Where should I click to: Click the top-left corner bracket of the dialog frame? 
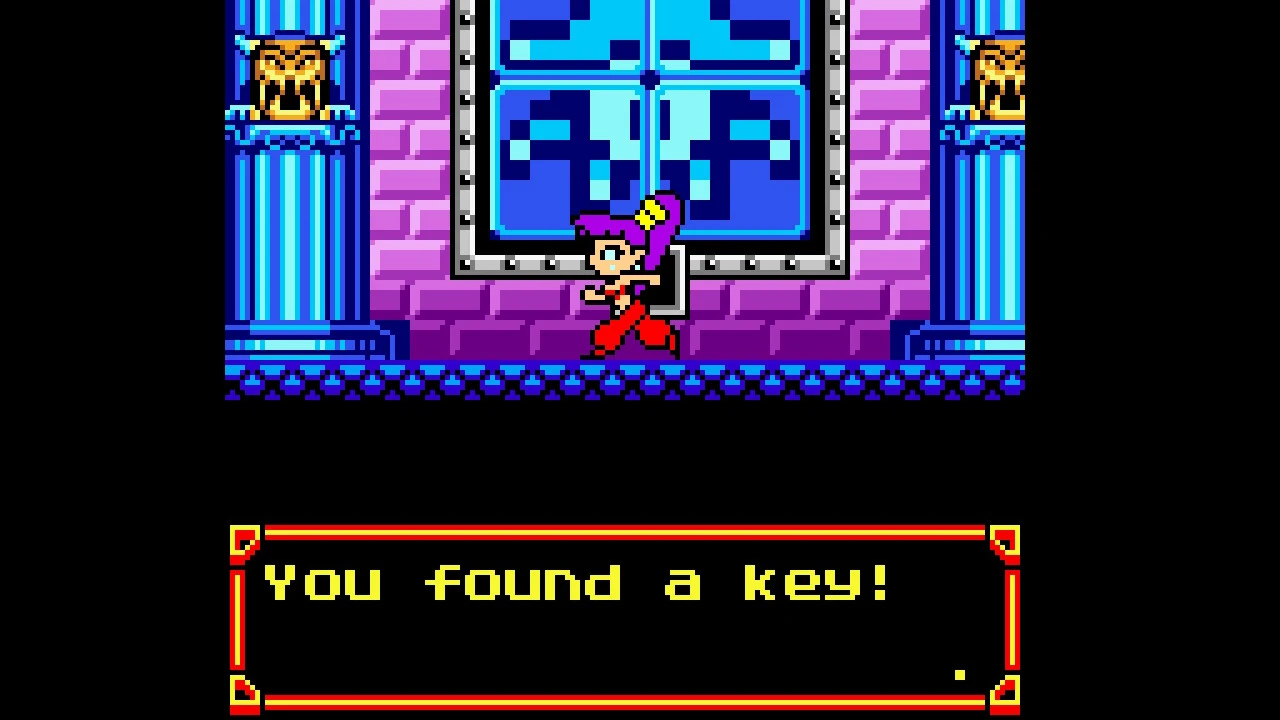point(243,540)
